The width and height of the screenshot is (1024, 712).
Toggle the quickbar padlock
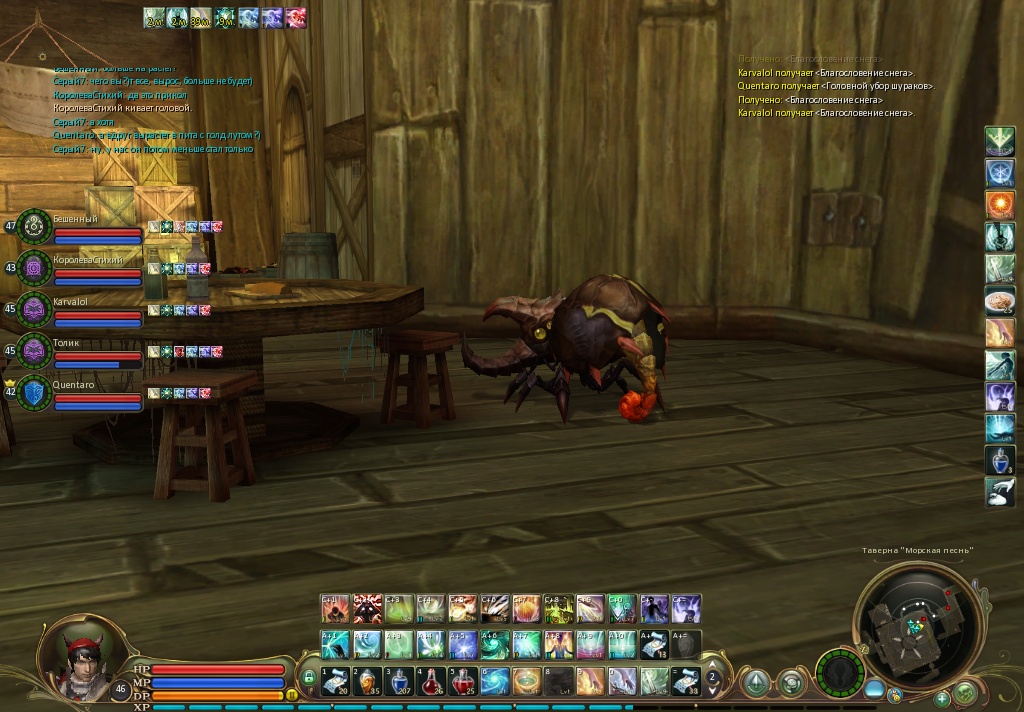[309, 679]
